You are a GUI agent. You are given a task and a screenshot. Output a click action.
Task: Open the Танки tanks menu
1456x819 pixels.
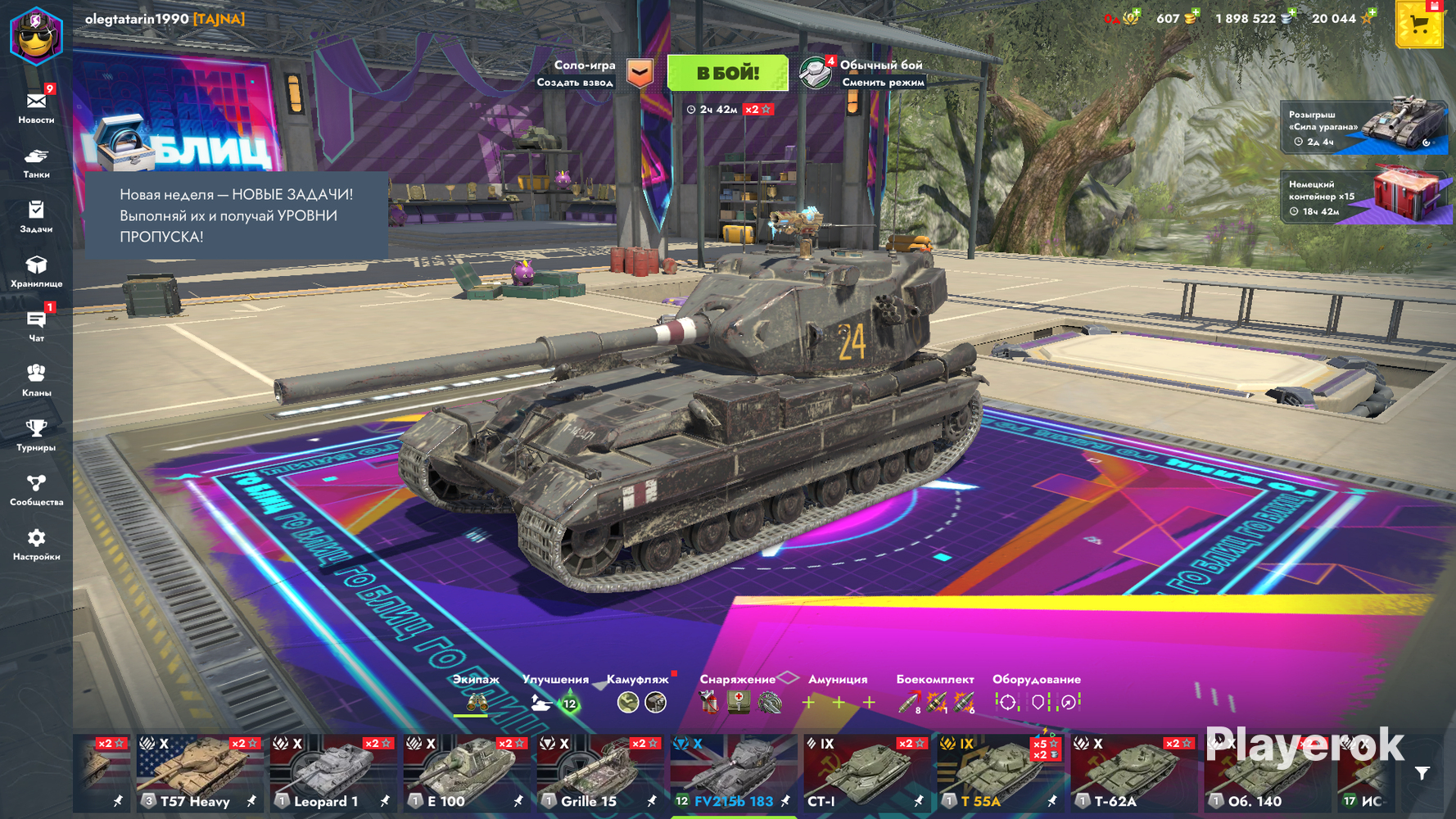36,162
